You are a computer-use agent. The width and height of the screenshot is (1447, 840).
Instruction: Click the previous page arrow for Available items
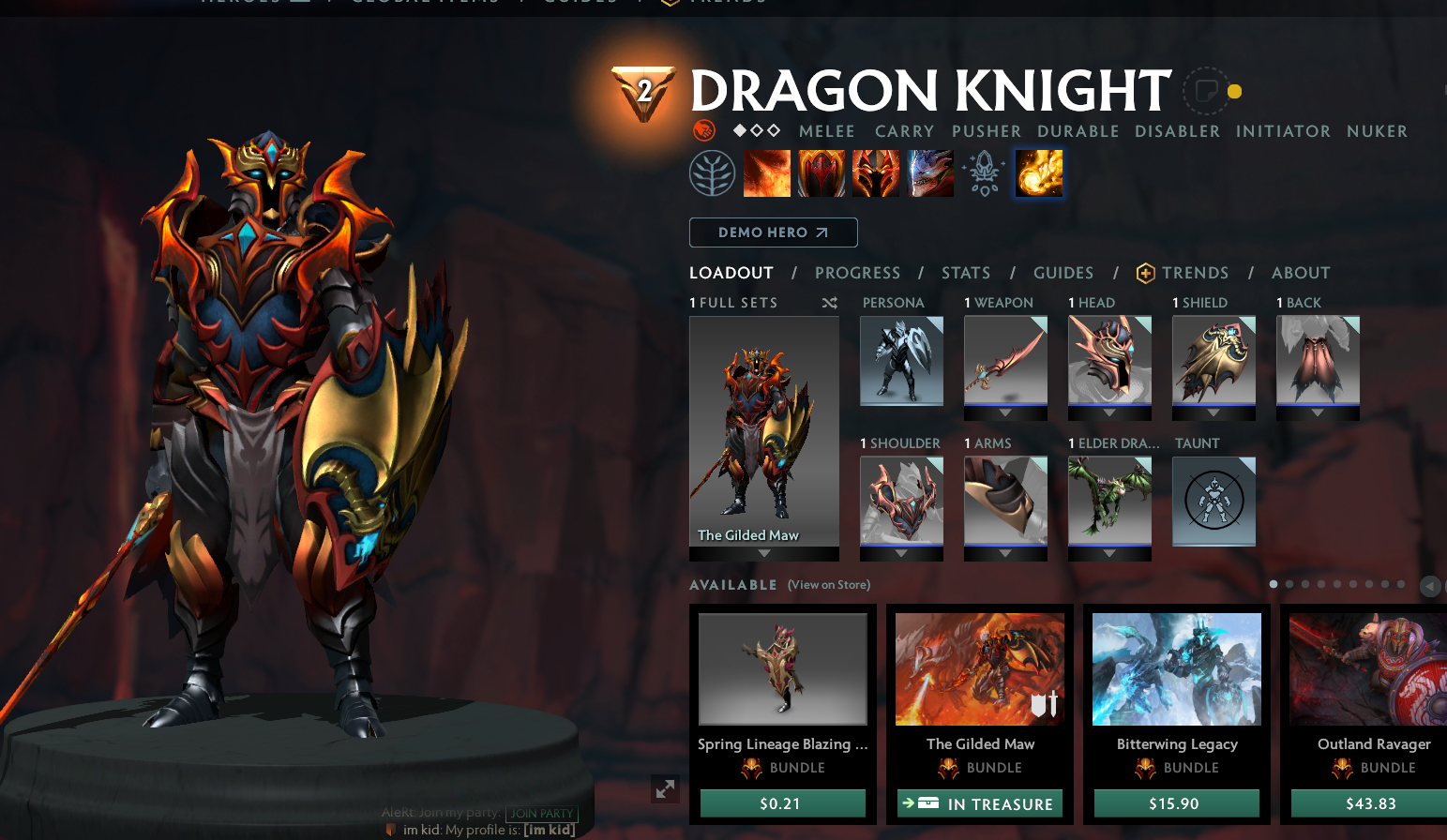[x=1431, y=586]
